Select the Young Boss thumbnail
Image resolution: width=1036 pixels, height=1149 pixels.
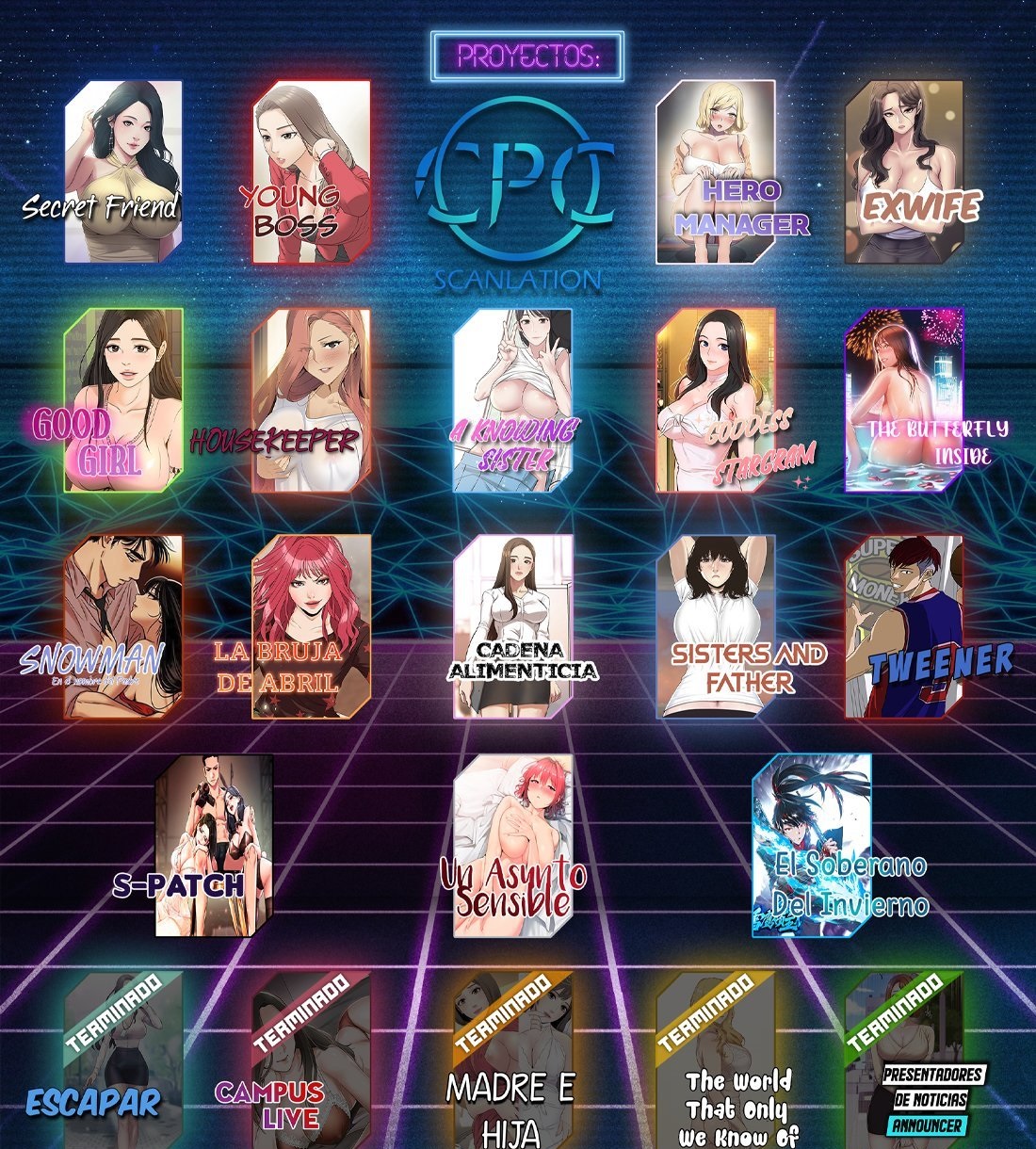[311, 171]
